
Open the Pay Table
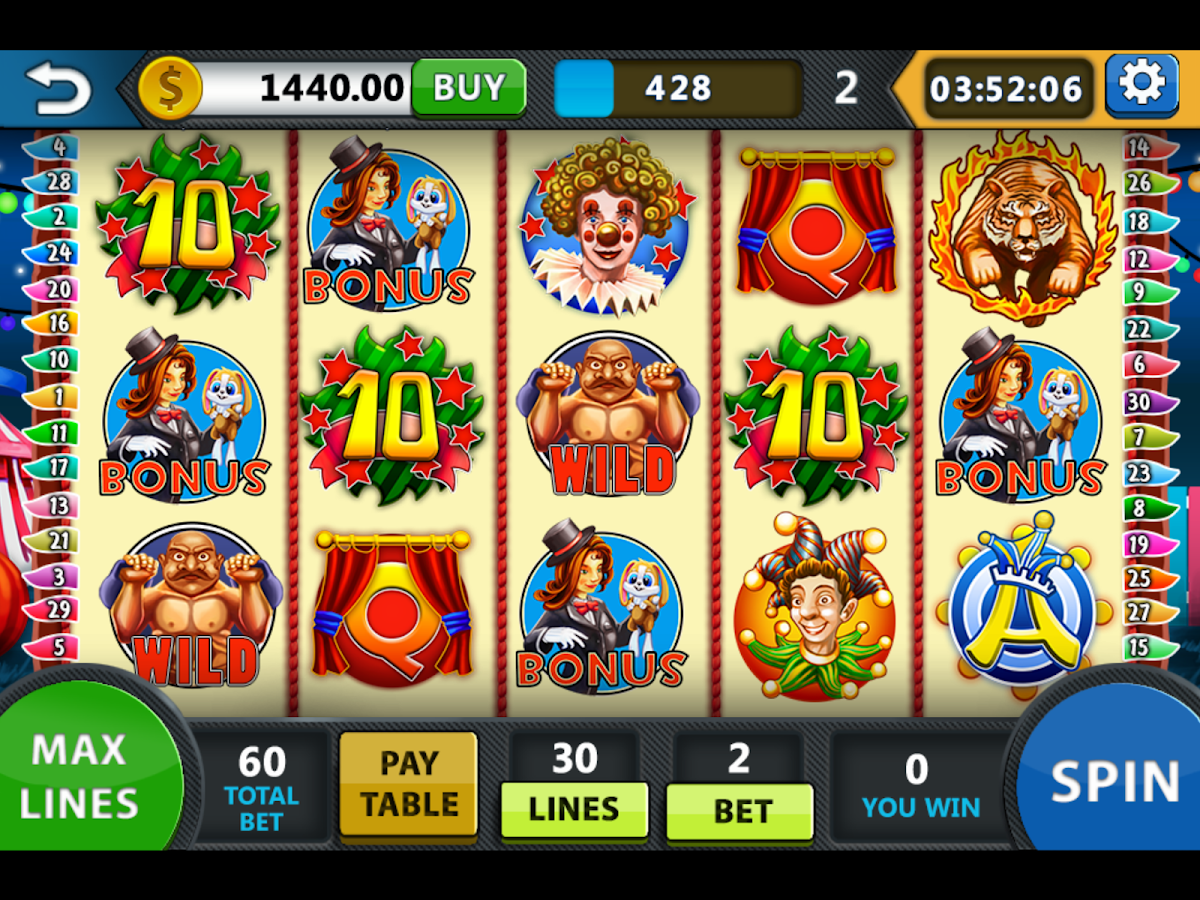[x=408, y=784]
